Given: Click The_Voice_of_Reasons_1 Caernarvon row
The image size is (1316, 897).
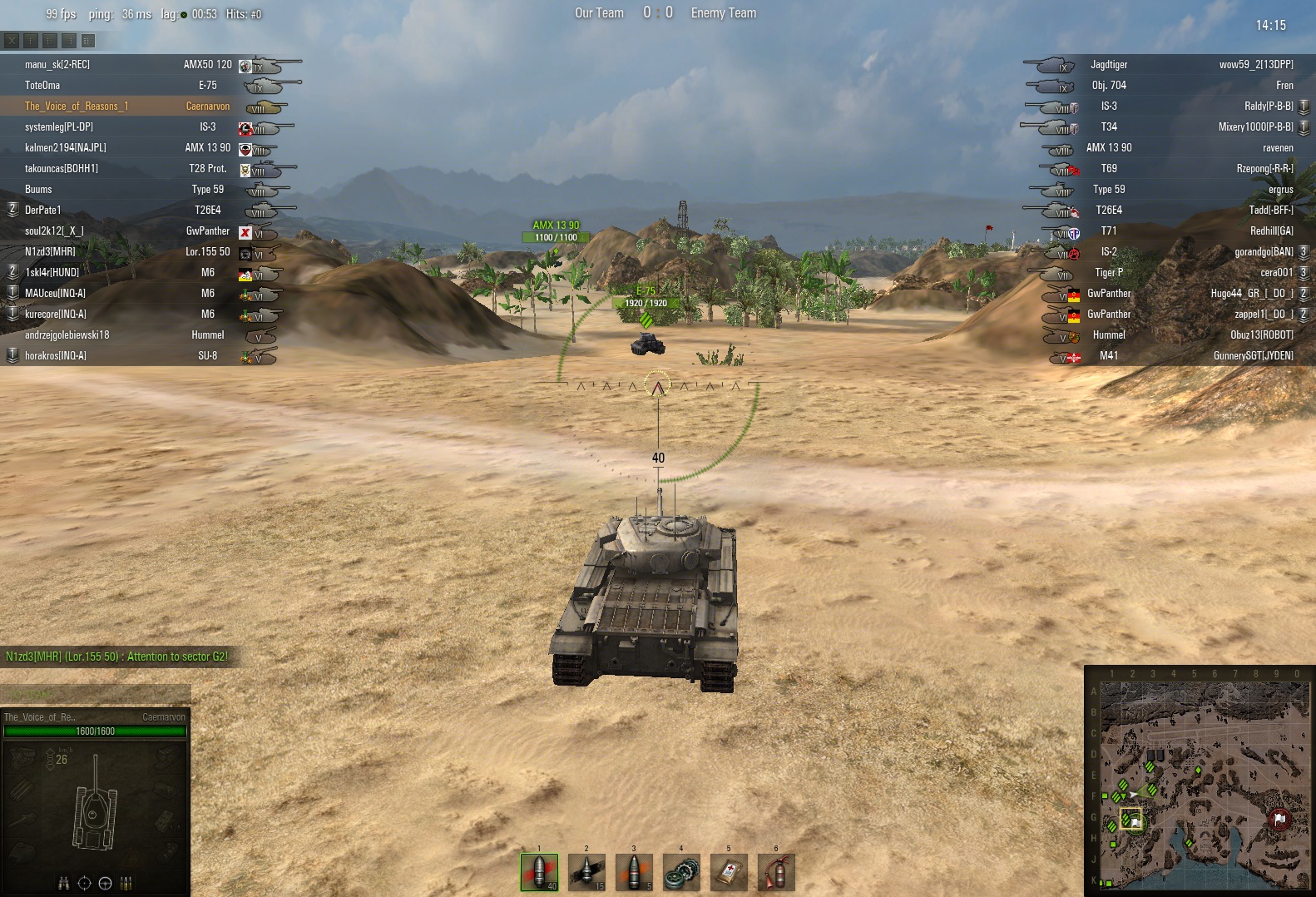Looking at the screenshot, I should [150, 107].
